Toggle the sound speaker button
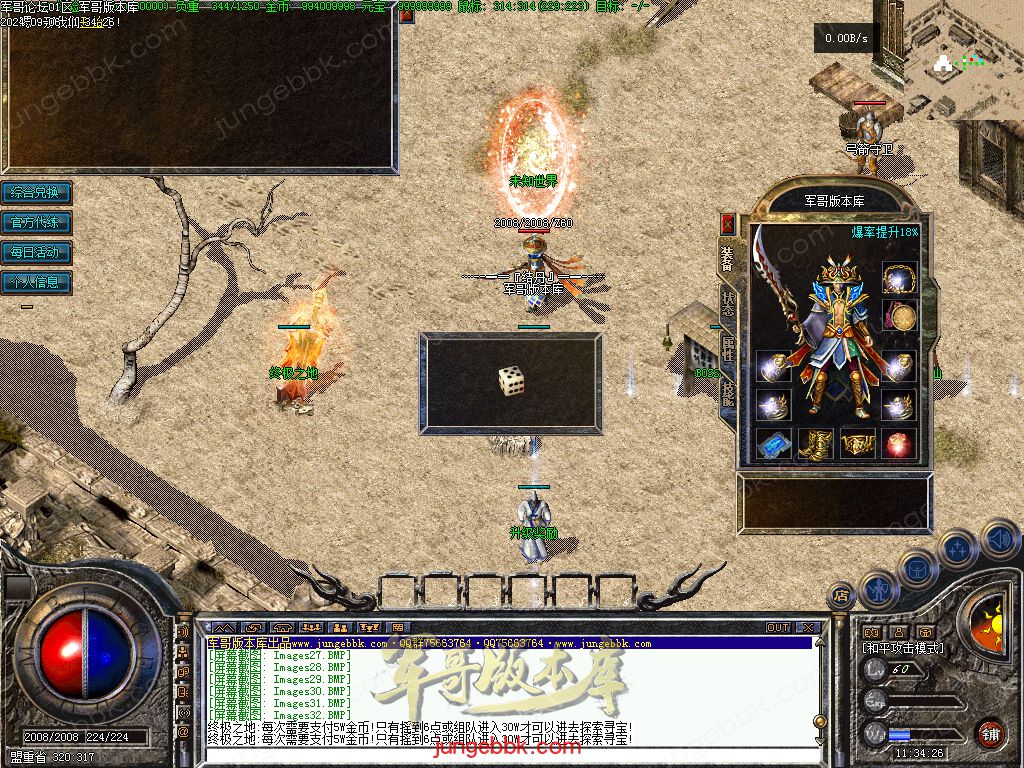The height and width of the screenshot is (768, 1024). [999, 540]
